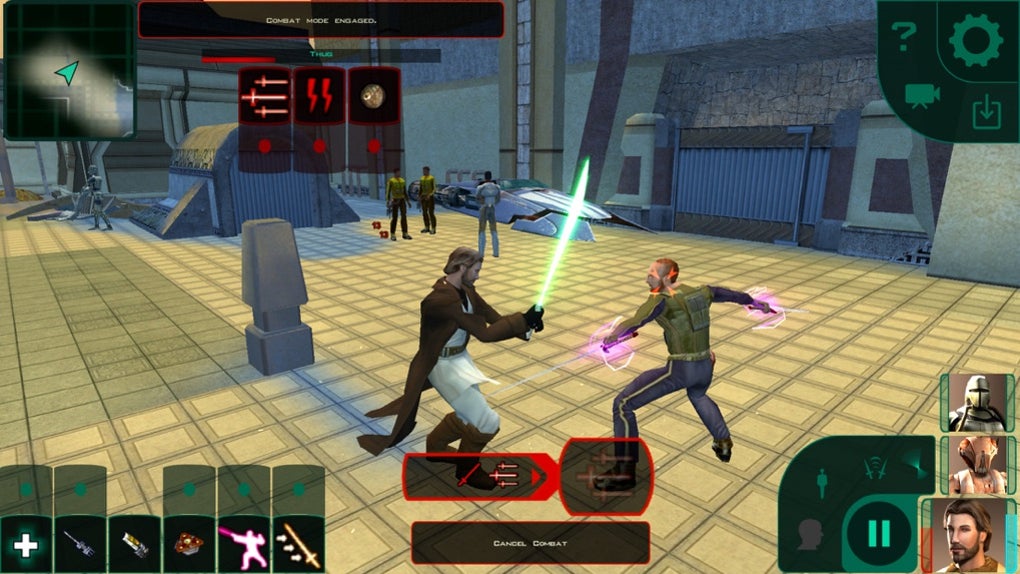This screenshot has height=574, width=1020.
Task: Pause the game with the pause button
Action: (879, 535)
